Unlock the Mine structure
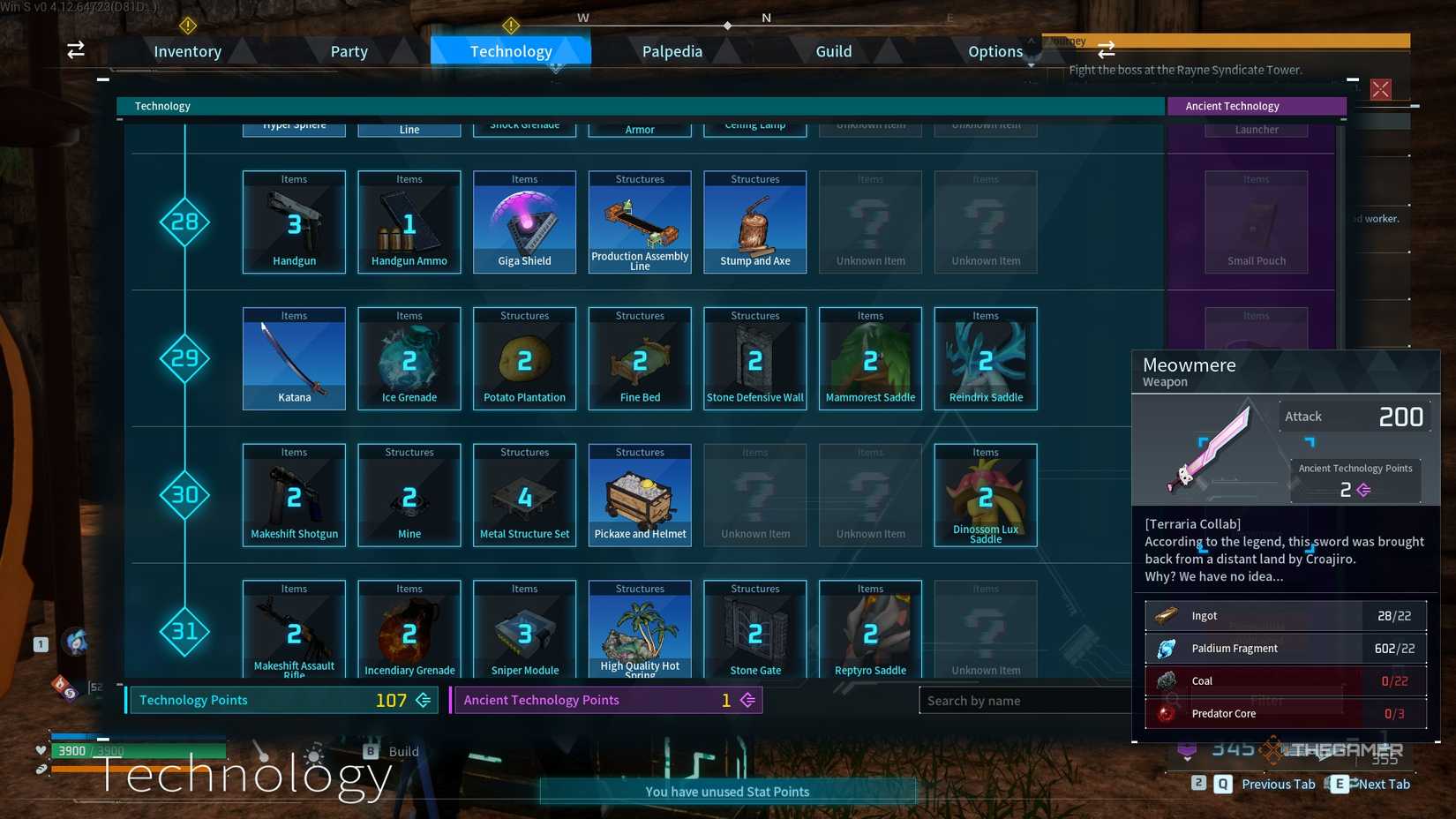 coord(409,494)
